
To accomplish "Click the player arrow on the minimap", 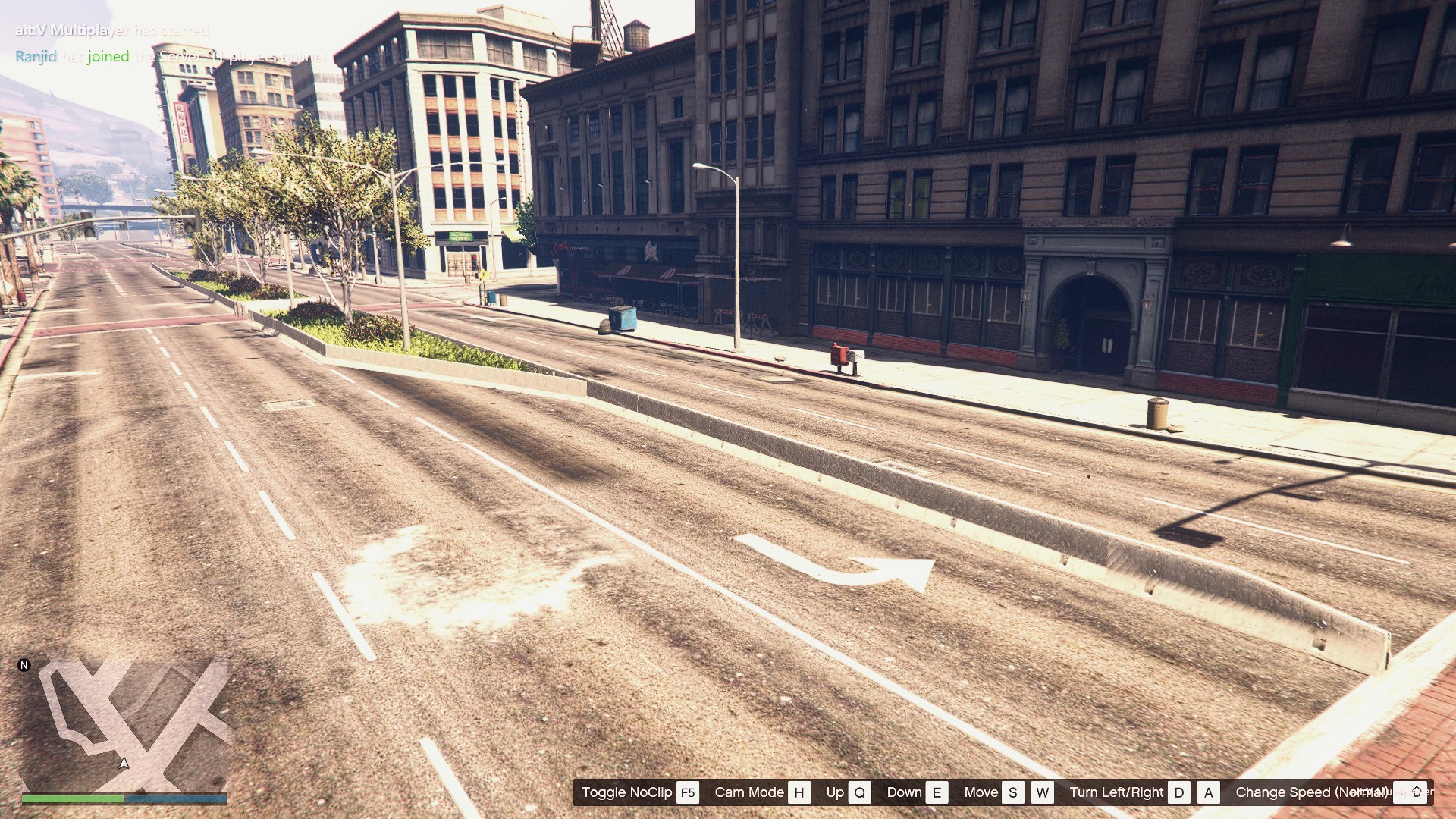I will [124, 763].
